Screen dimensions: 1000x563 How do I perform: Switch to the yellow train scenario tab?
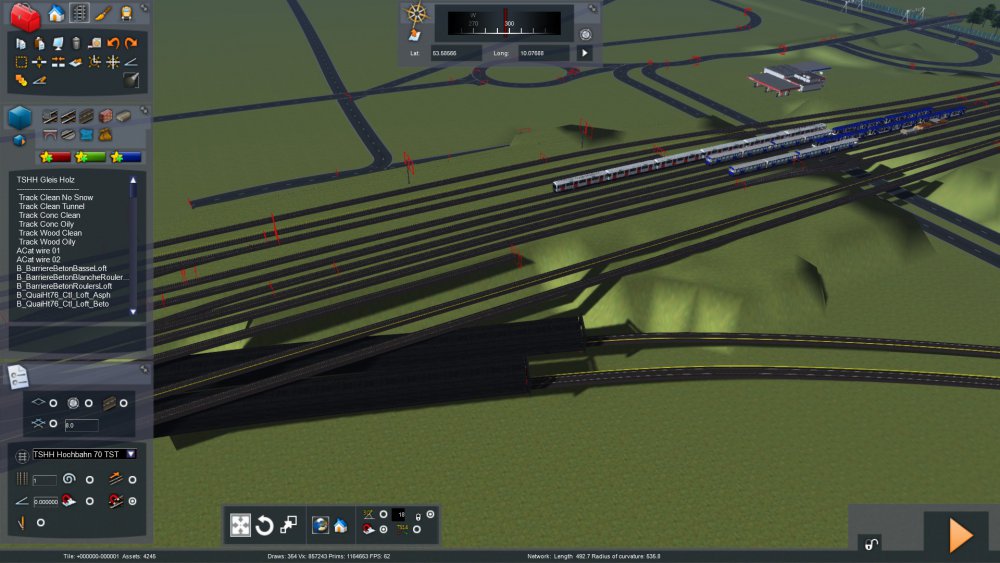point(127,13)
